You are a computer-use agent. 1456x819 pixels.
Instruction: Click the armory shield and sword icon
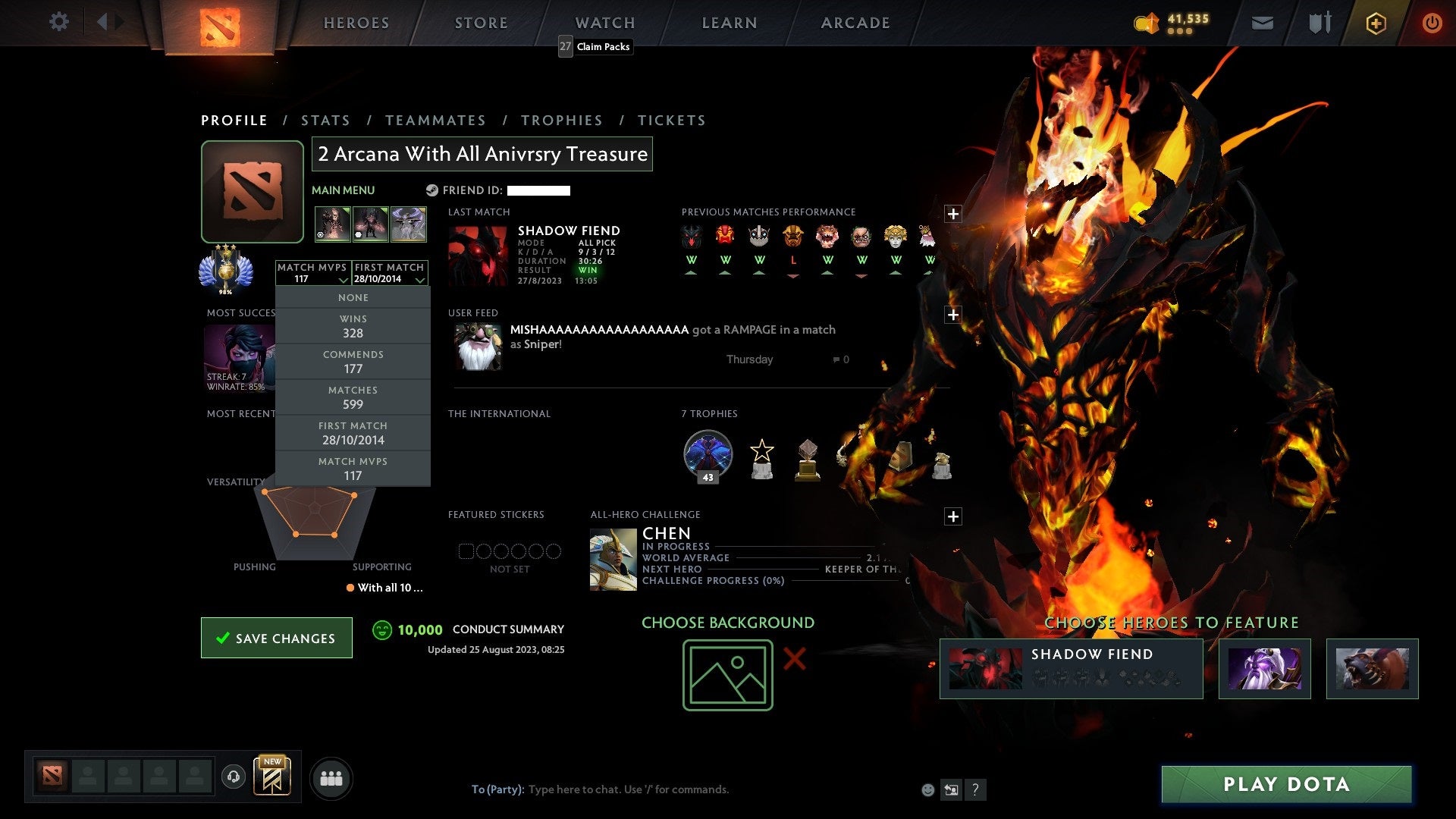[x=1319, y=23]
